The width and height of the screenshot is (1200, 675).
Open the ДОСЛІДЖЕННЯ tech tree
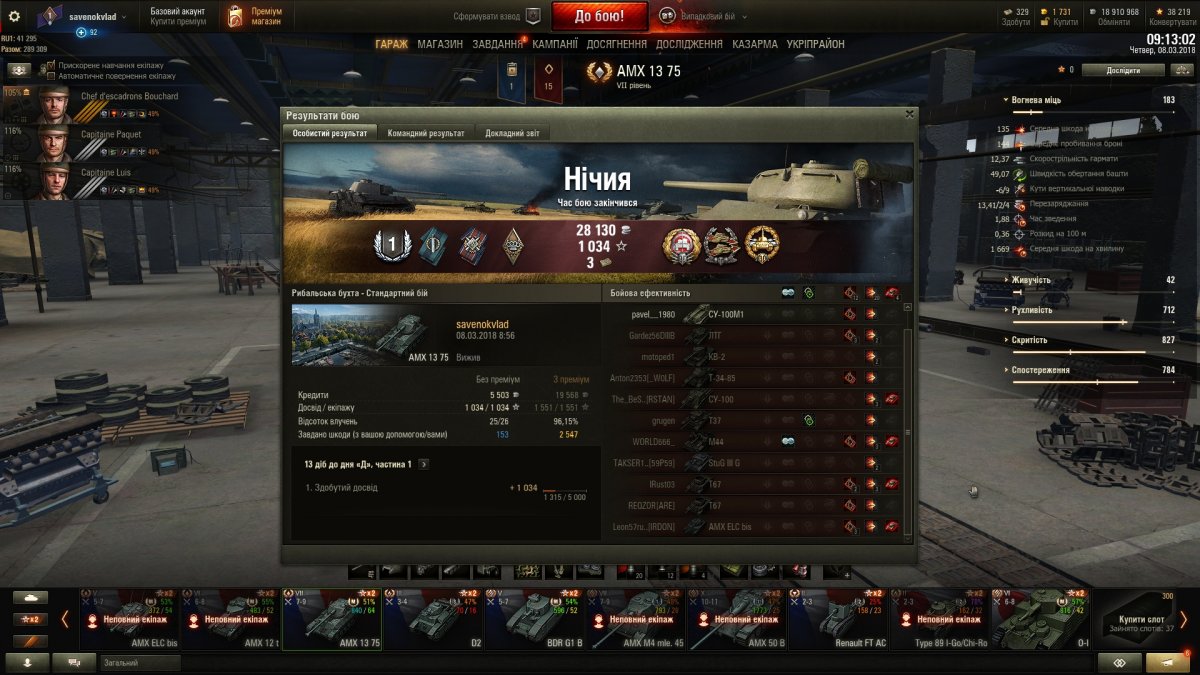[688, 44]
